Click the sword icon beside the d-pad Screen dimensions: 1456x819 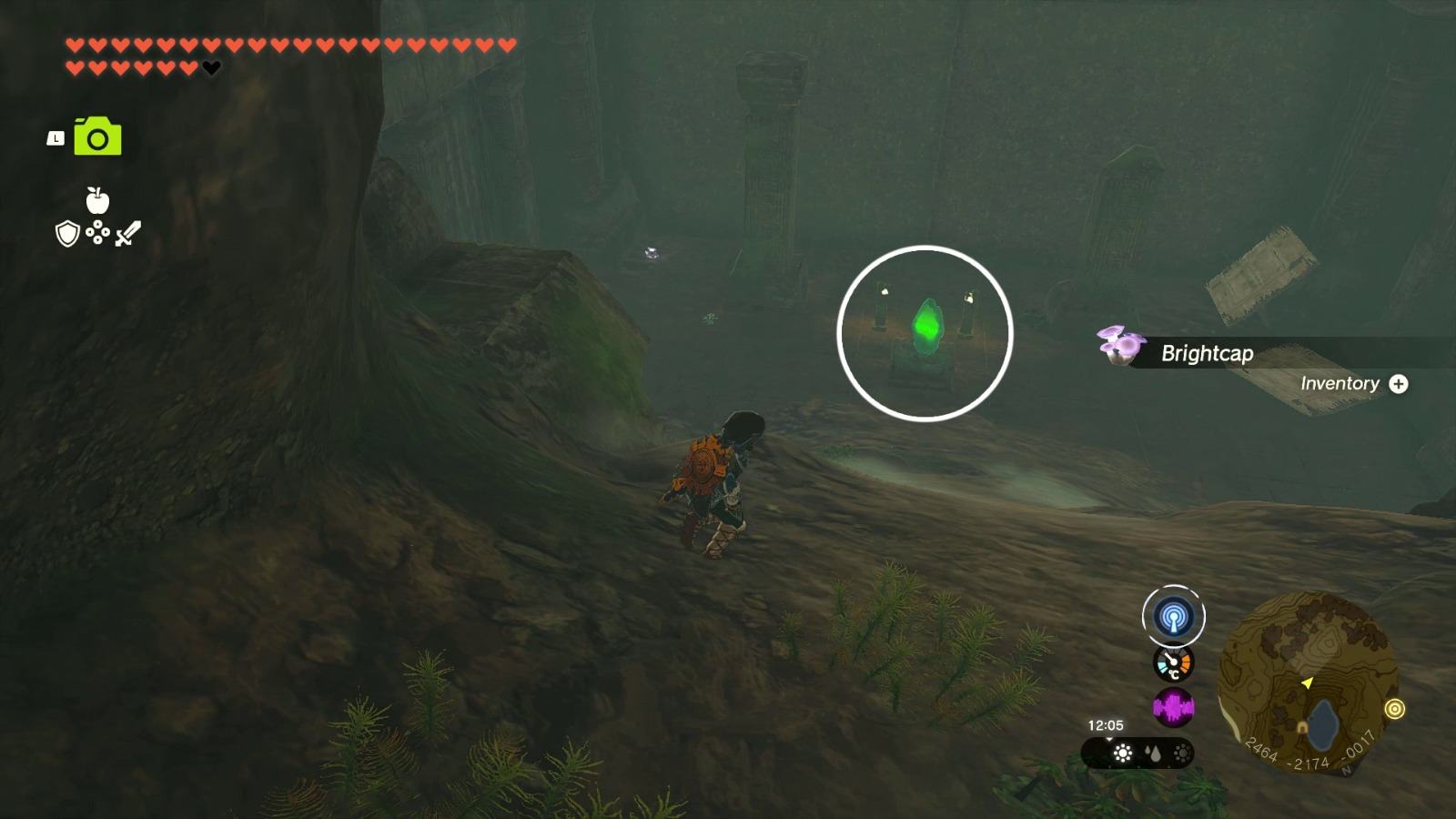coord(126,233)
